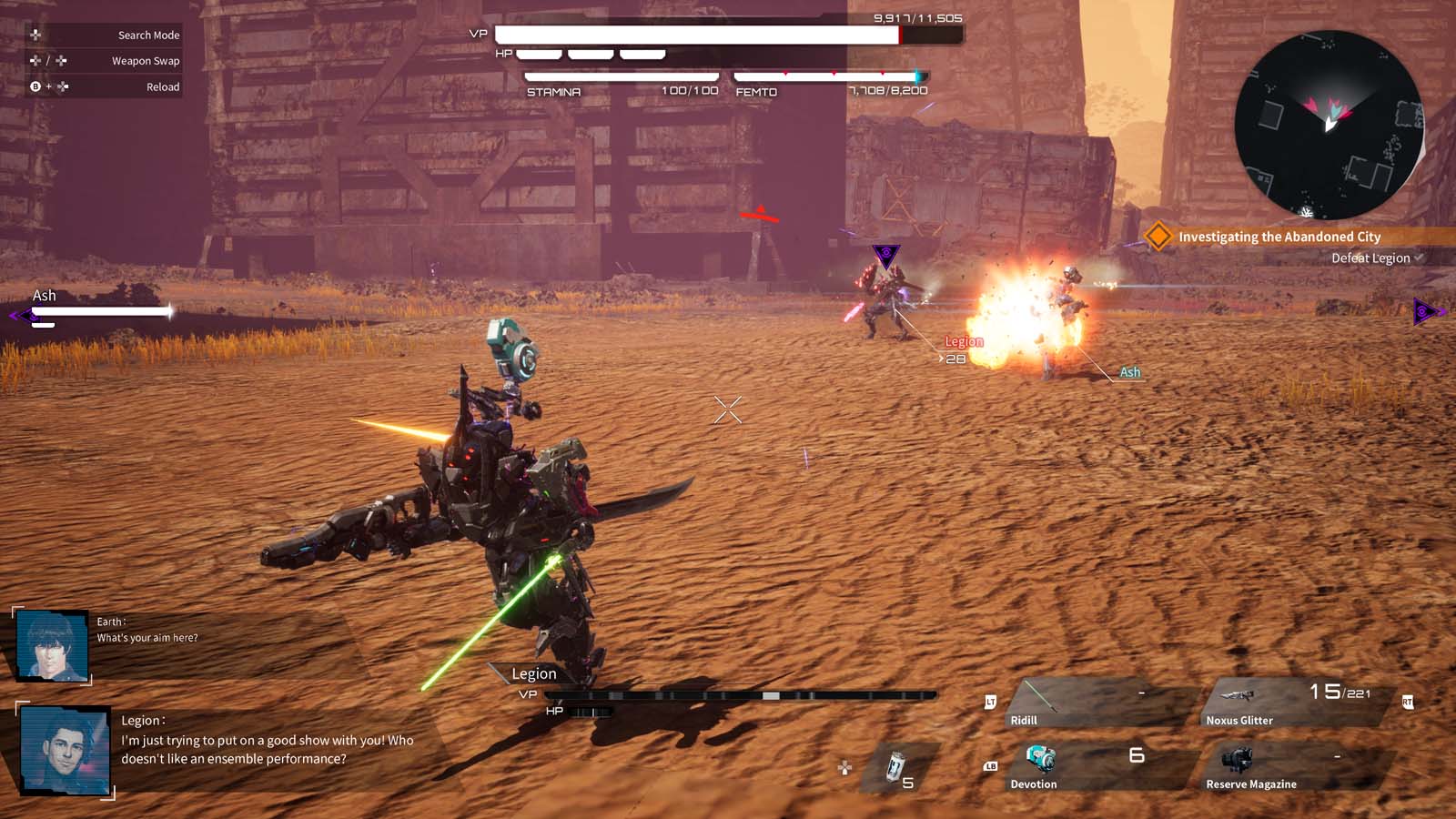Screen dimensions: 1456x819
Task: Select the Reserve Magazine auxiliary slot
Action: pyautogui.click(x=1292, y=766)
